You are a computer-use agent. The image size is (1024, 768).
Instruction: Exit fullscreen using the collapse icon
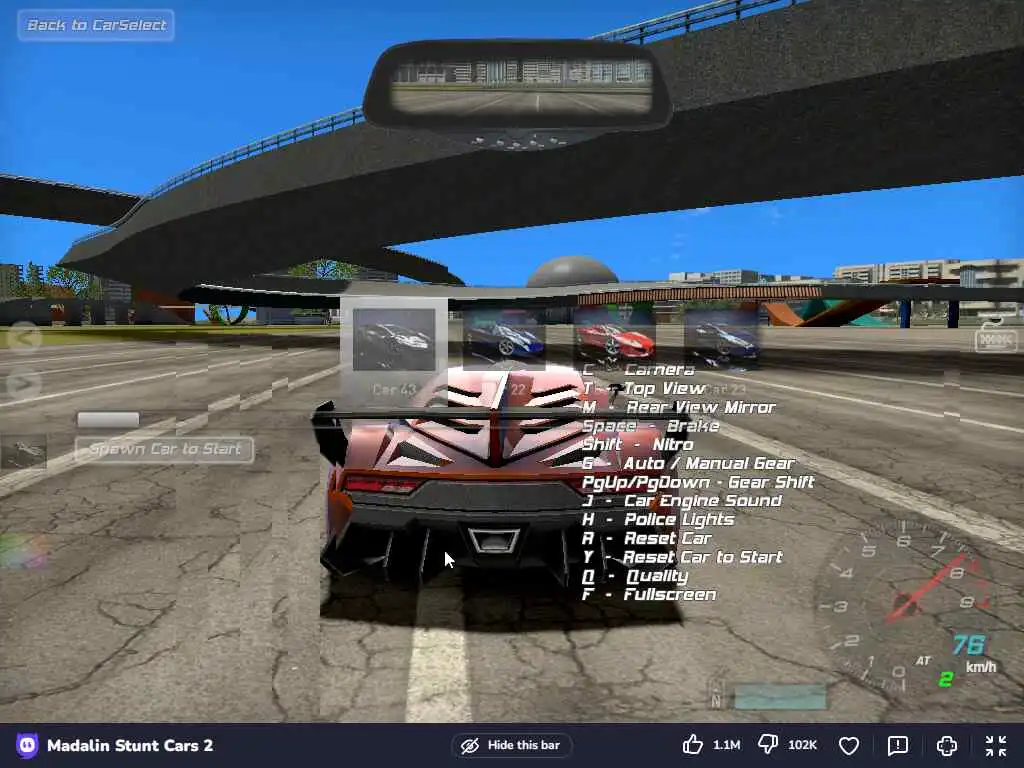tap(995, 745)
